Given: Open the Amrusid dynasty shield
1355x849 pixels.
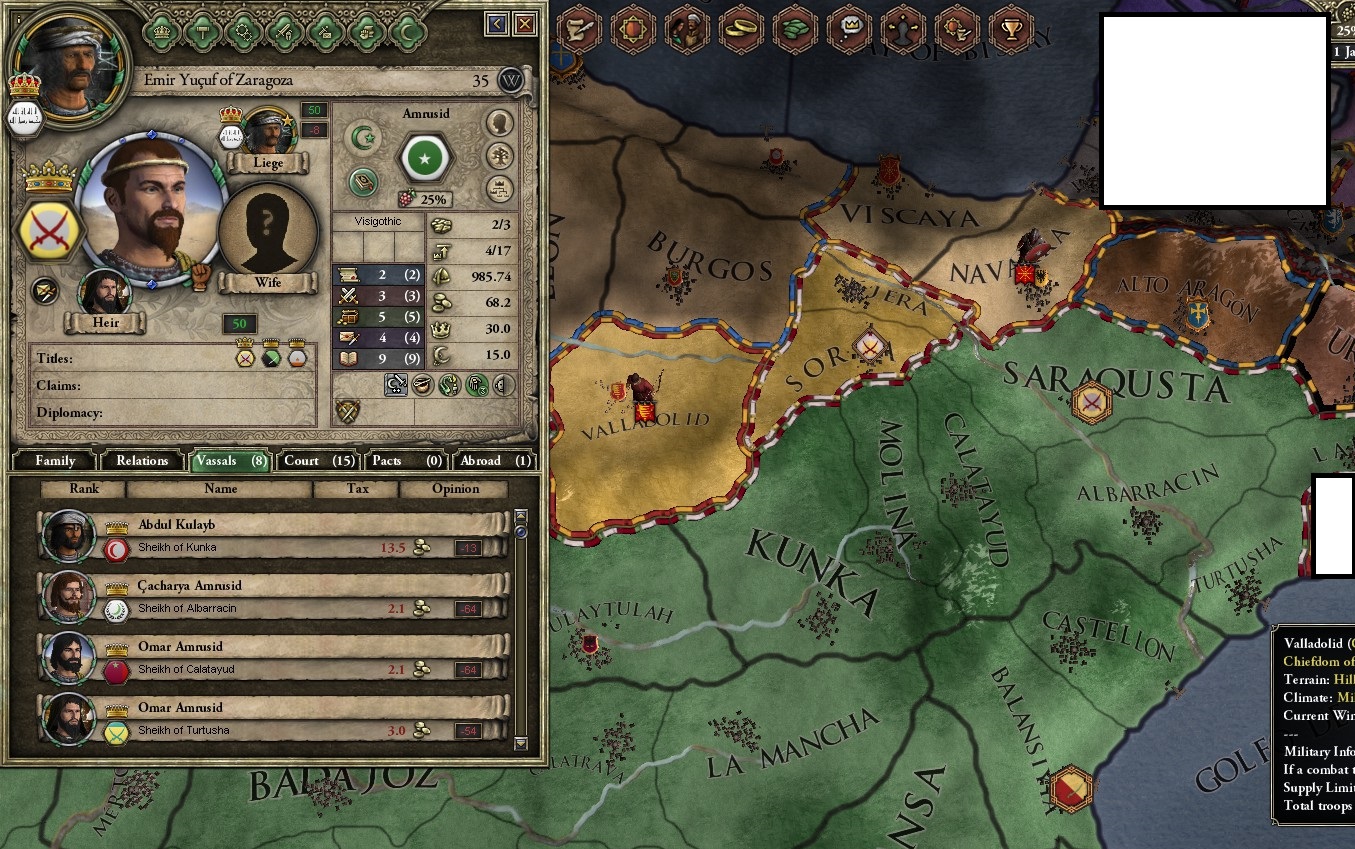Looking at the screenshot, I should (427, 158).
